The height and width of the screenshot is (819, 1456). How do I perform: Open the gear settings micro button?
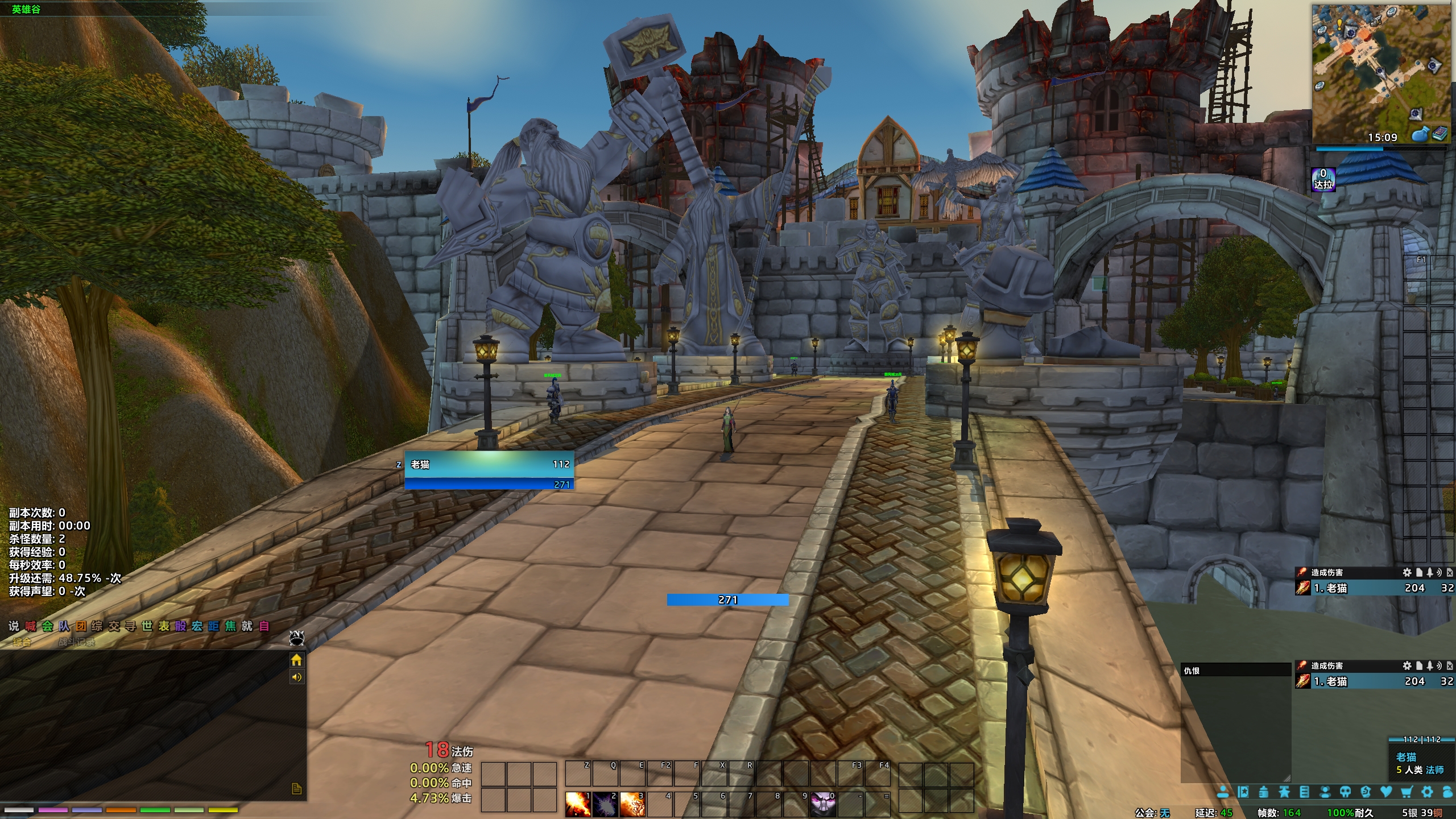[x=1427, y=792]
